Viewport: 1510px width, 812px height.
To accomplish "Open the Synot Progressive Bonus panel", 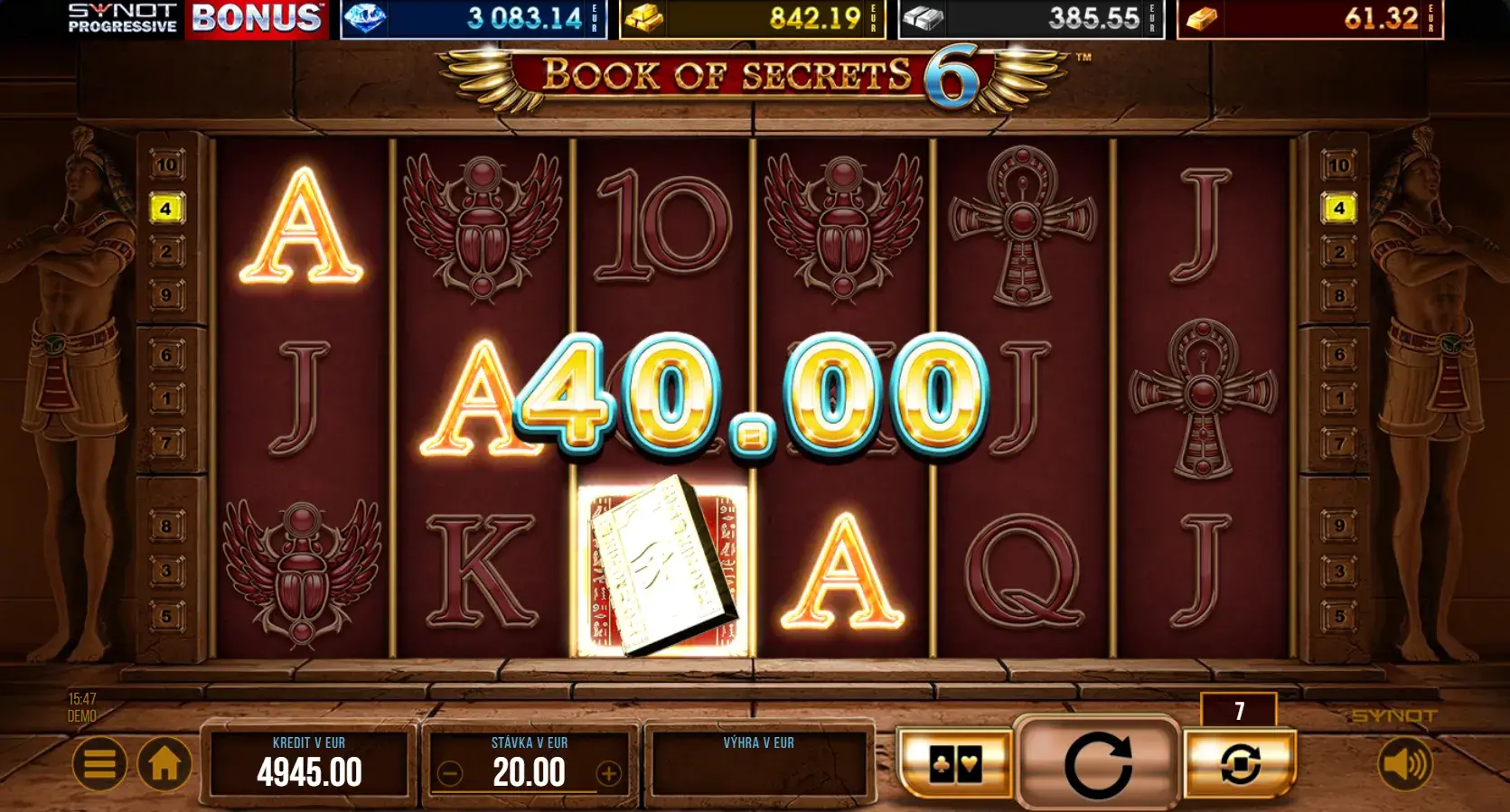I will [x=195, y=19].
